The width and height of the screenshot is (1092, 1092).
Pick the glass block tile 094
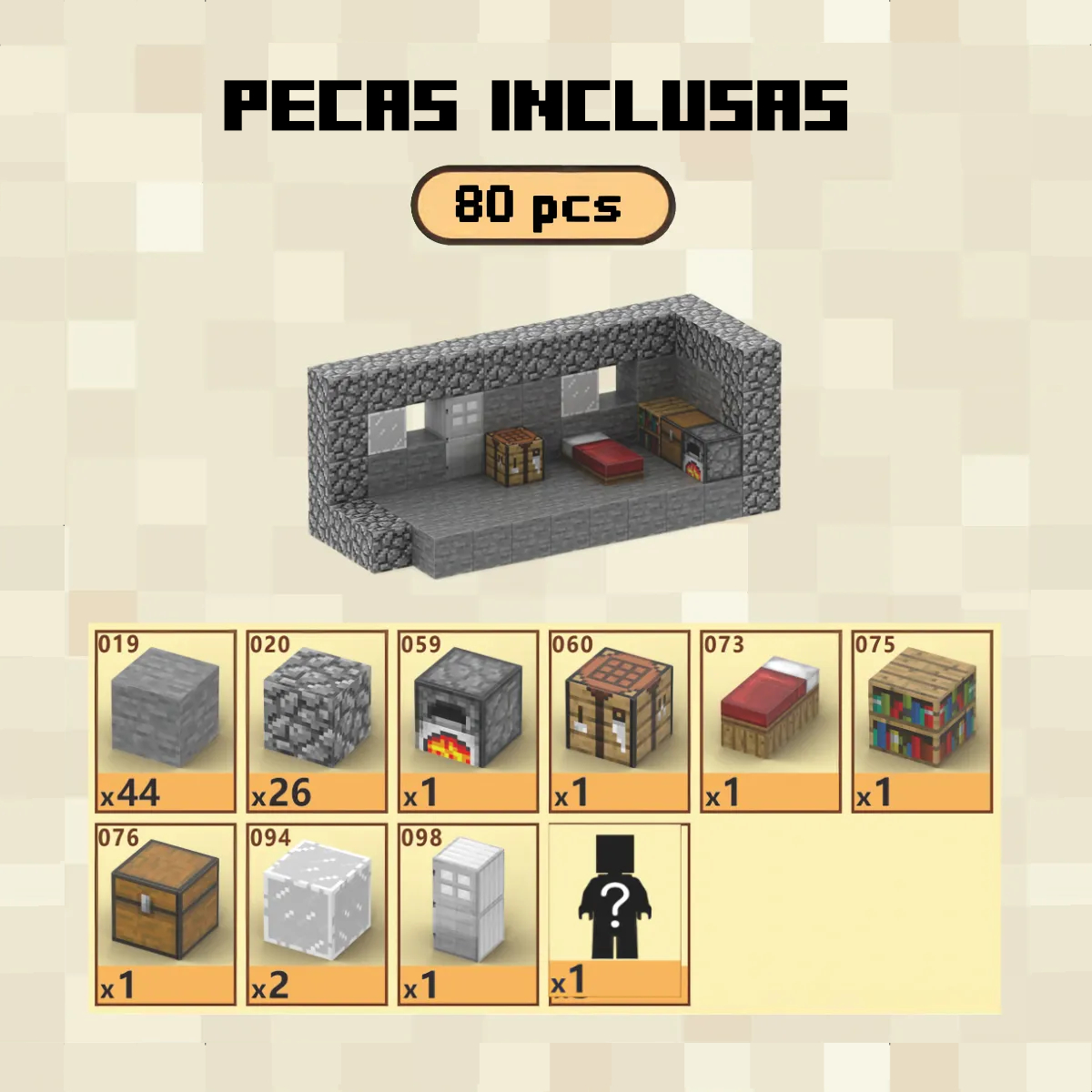coord(317,913)
